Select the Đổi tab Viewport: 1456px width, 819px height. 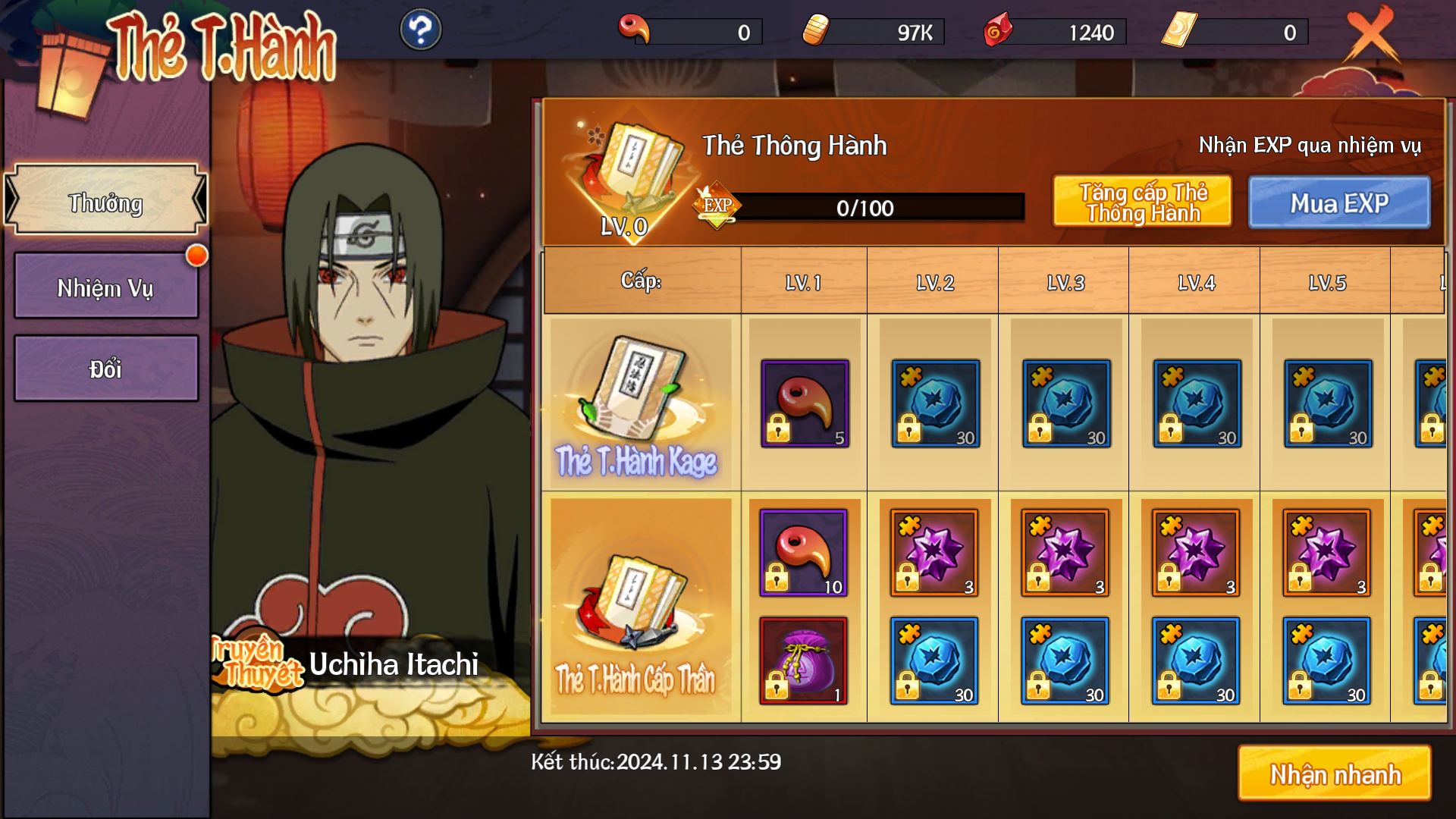(x=105, y=369)
